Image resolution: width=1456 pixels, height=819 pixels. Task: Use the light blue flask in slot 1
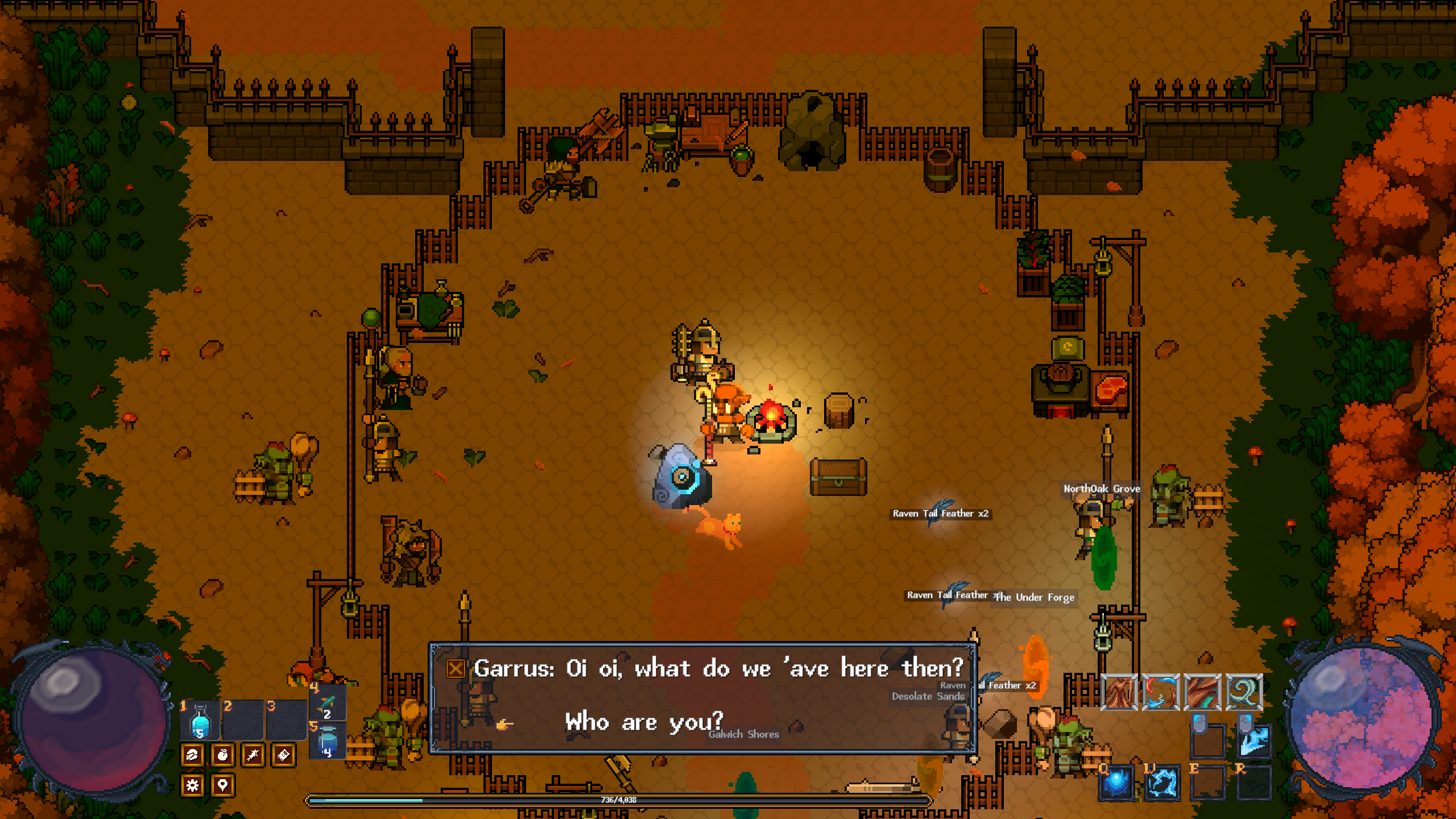tap(200, 721)
